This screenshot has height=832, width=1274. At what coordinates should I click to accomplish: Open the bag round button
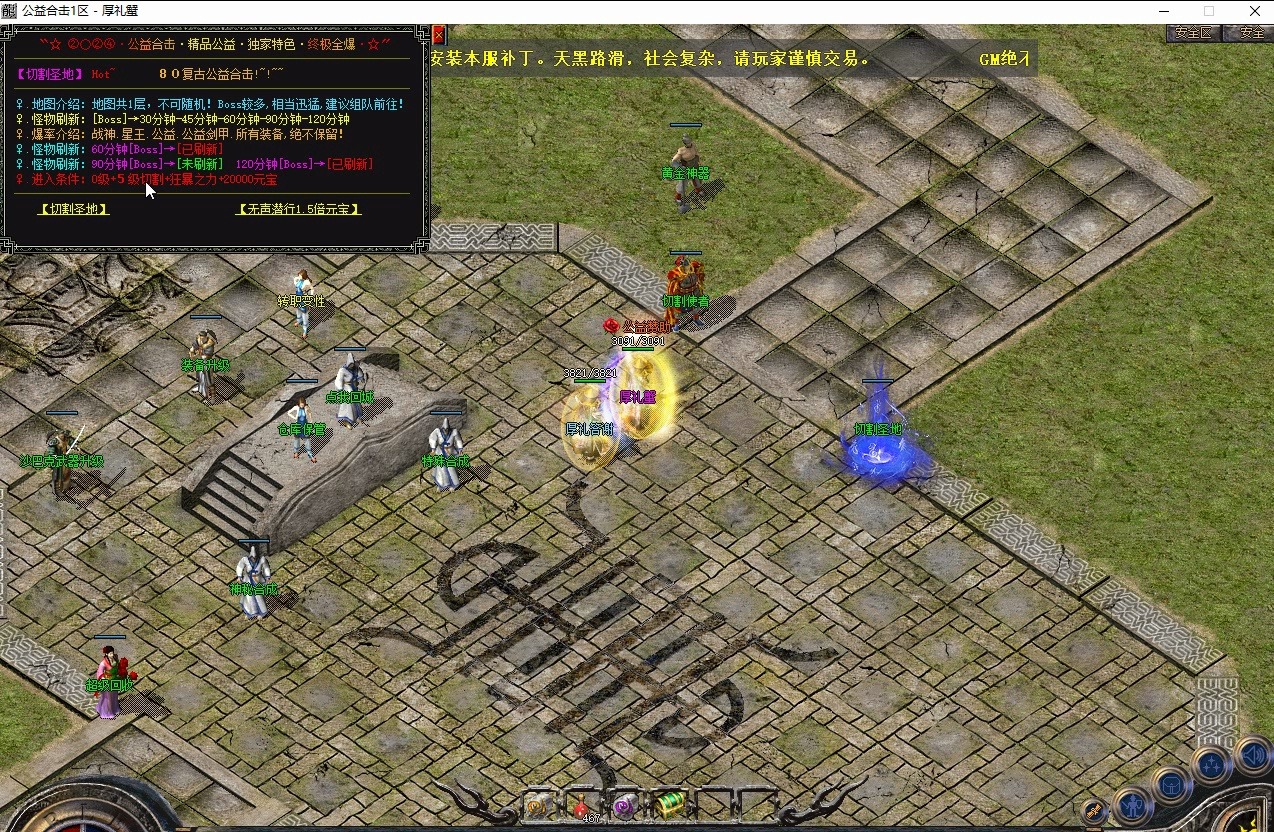(x=1170, y=785)
